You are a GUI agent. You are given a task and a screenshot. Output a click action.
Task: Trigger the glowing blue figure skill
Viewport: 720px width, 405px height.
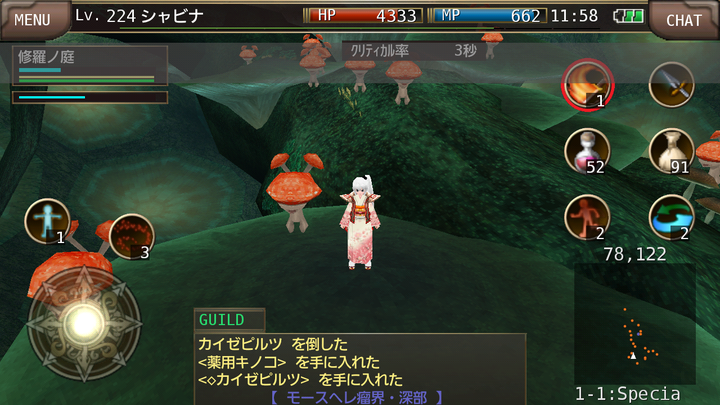pyautogui.click(x=47, y=221)
